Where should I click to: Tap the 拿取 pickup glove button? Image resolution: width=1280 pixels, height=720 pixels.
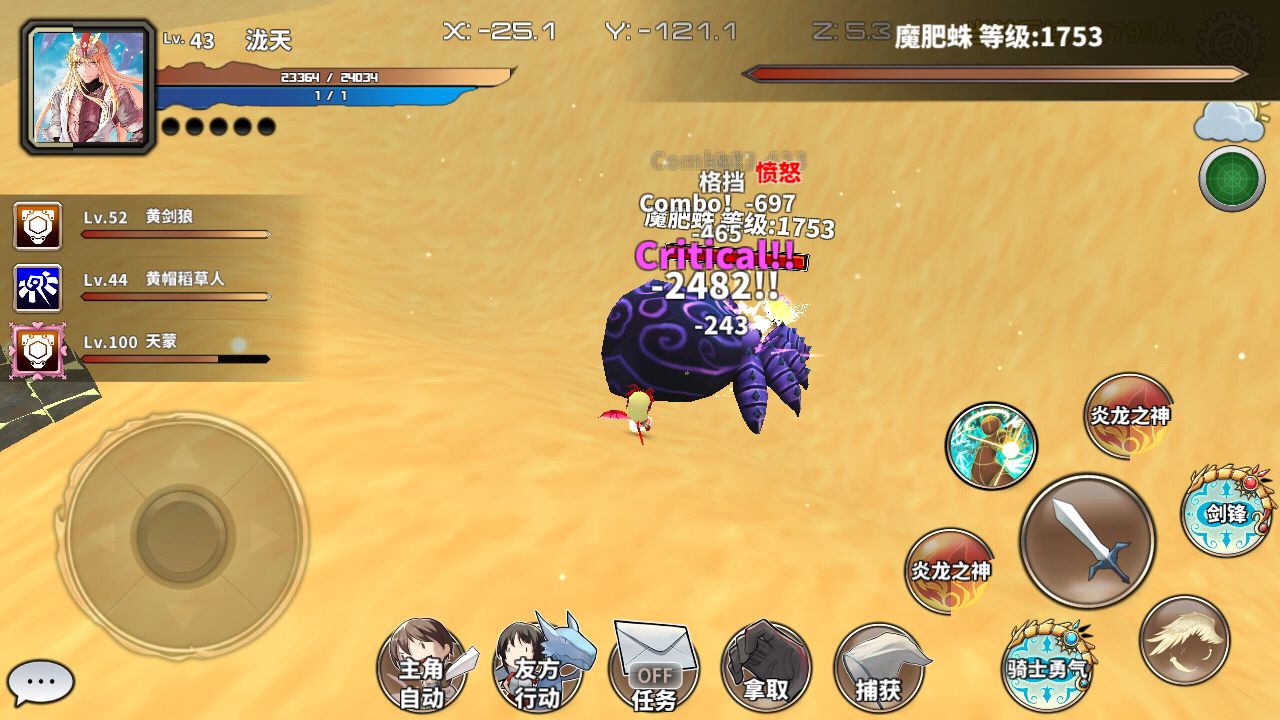[x=766, y=669]
